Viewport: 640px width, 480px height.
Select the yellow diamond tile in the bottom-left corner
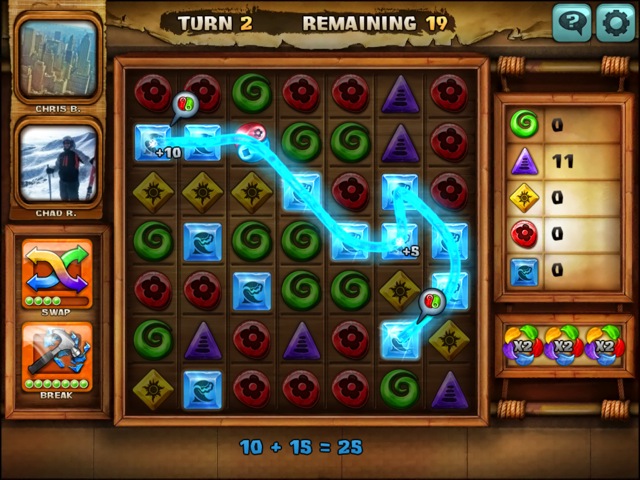pos(153,388)
